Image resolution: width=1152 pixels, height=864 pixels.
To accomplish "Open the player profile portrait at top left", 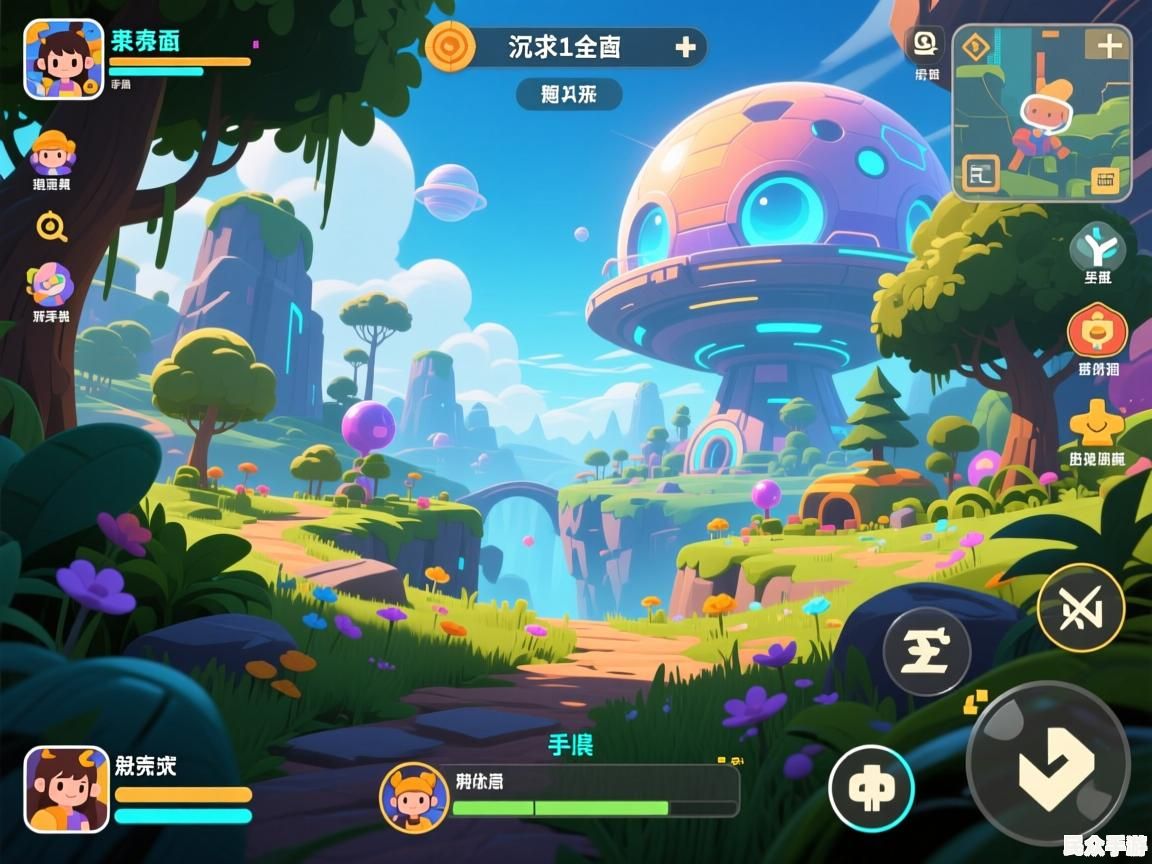I will click(x=64, y=59).
